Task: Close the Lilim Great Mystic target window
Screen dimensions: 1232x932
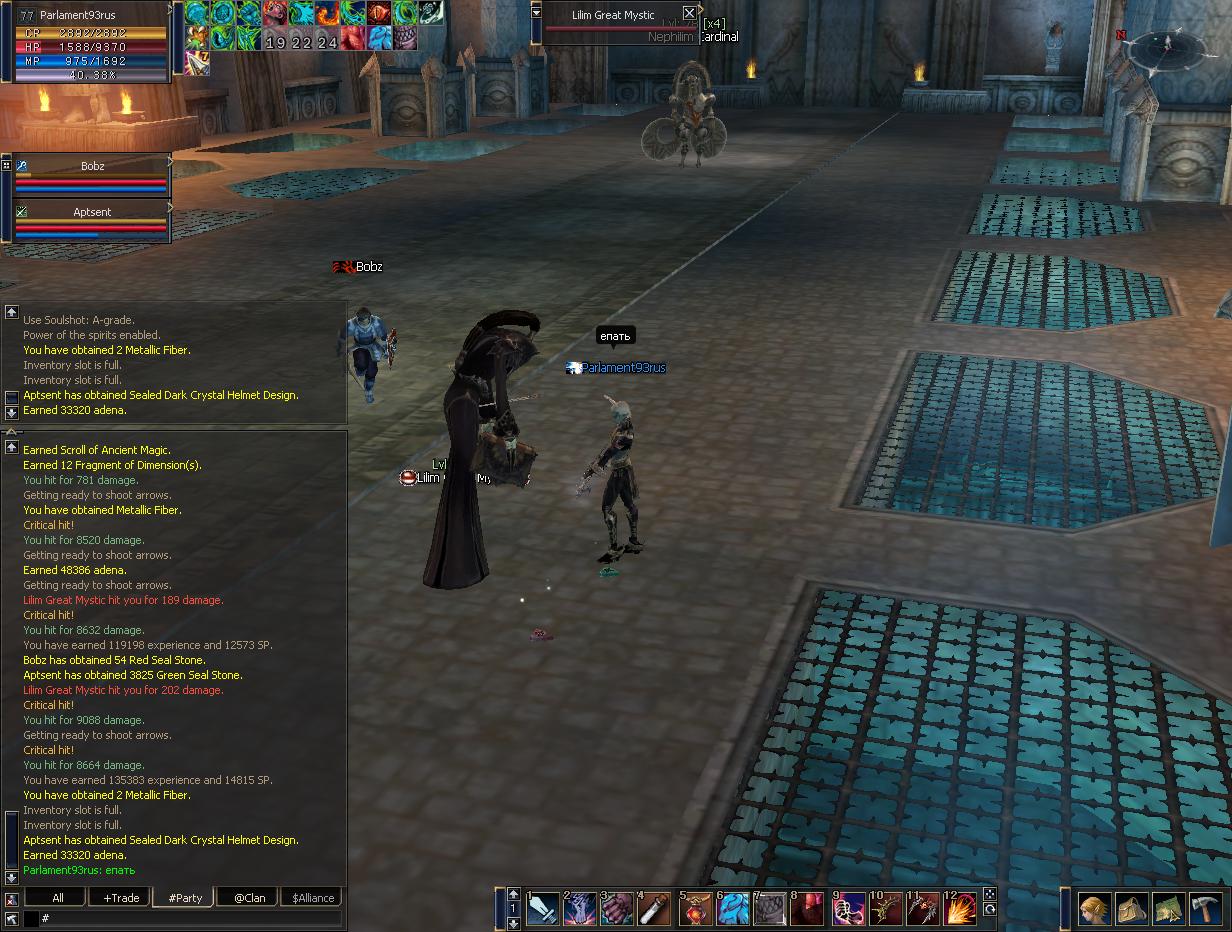Action: pos(689,13)
